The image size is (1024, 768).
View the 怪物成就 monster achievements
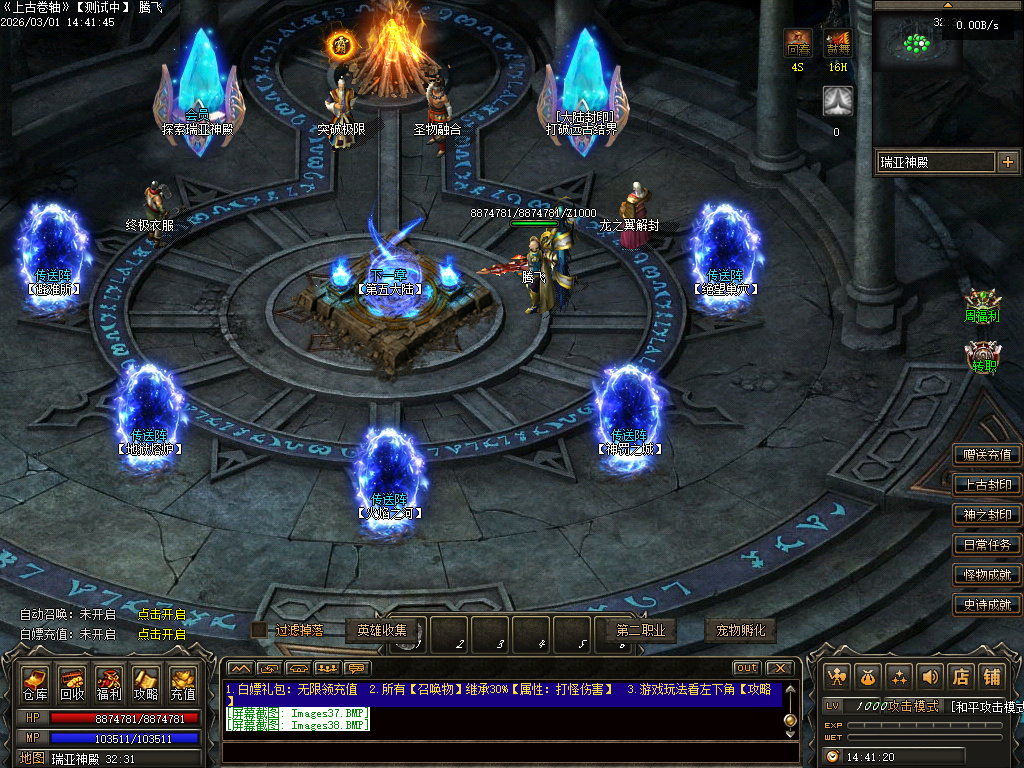[987, 575]
